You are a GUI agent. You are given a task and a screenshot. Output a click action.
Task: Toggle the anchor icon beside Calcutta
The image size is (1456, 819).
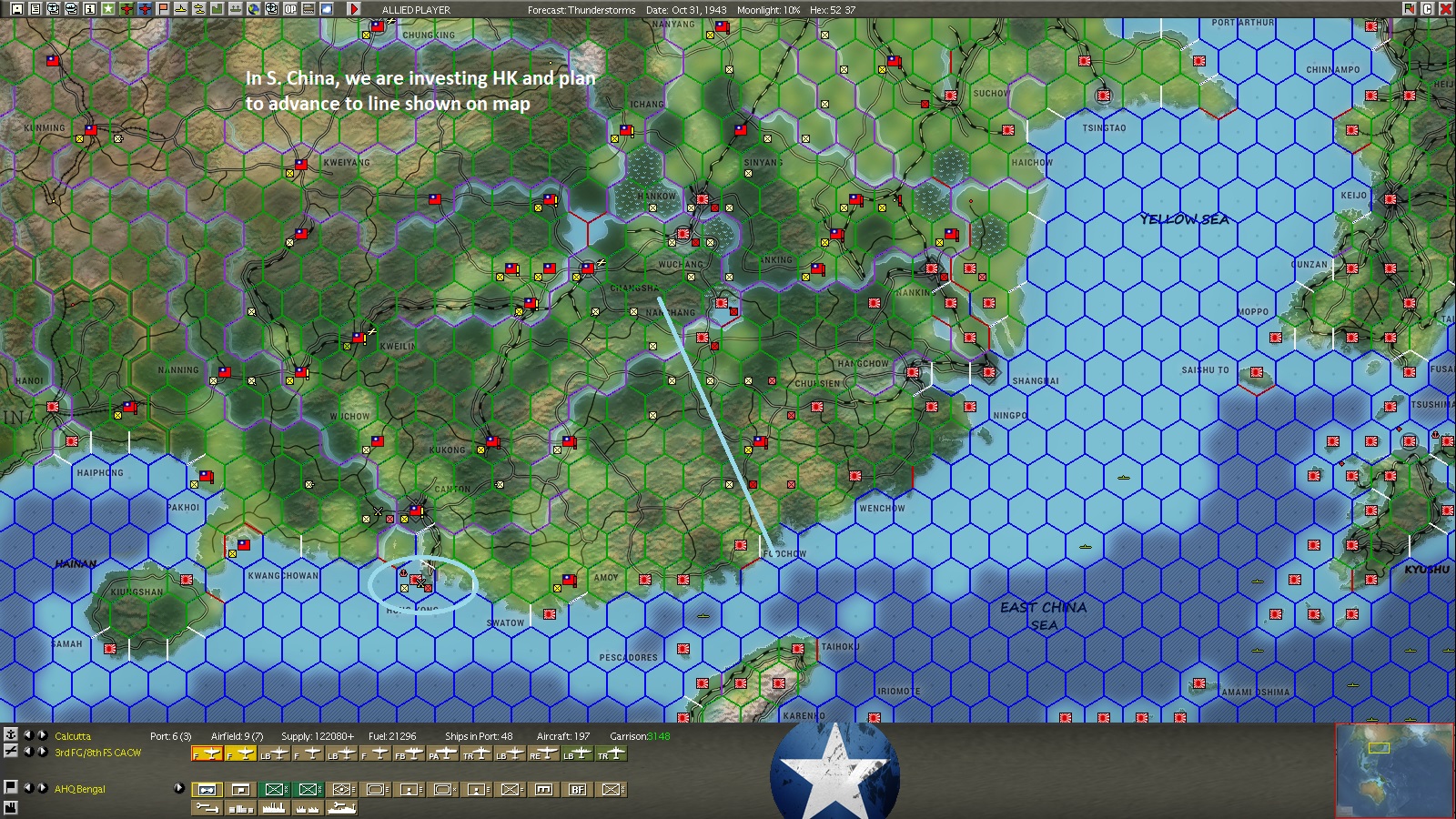(x=10, y=734)
